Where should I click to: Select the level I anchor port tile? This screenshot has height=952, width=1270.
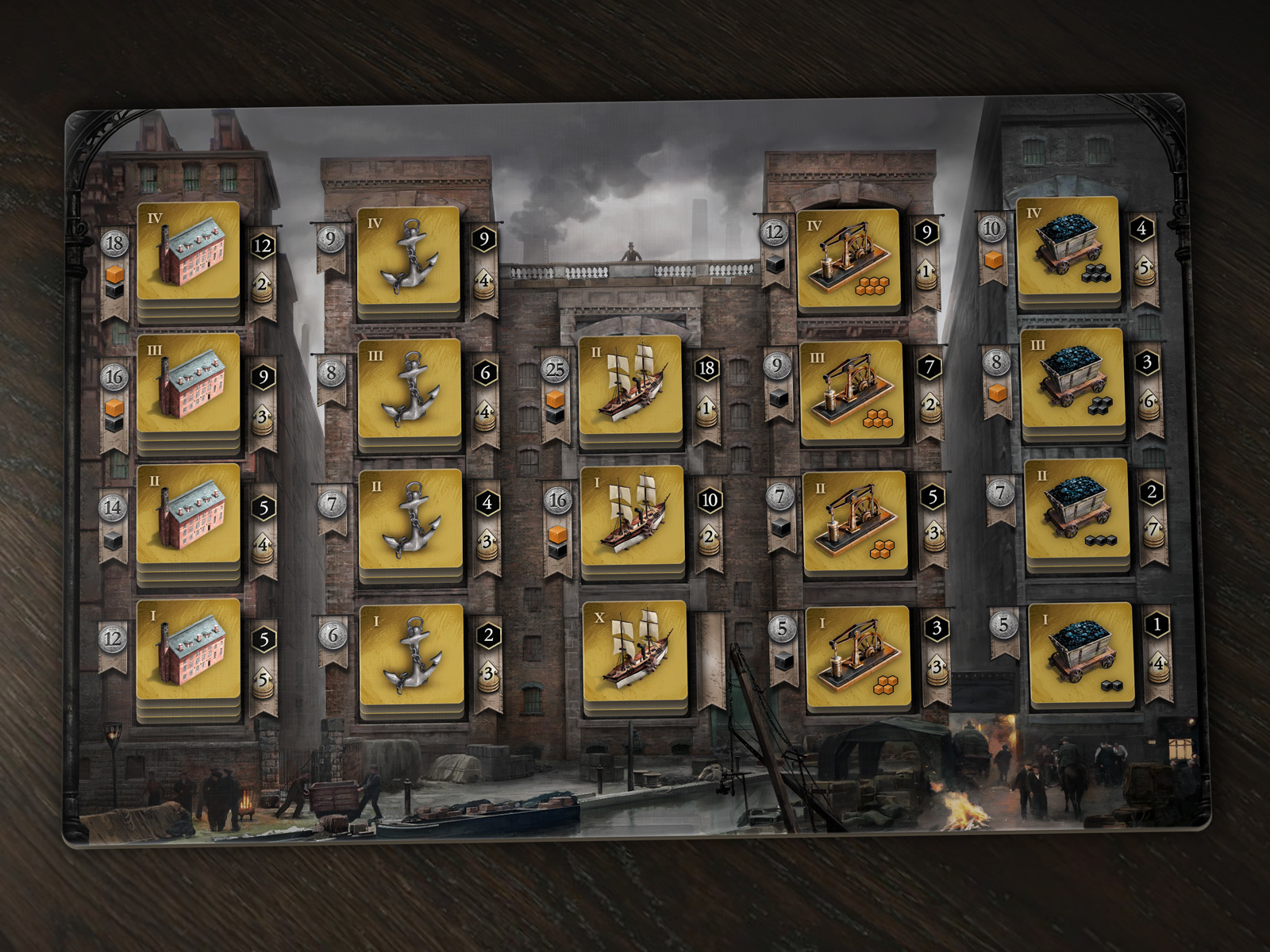(x=412, y=654)
